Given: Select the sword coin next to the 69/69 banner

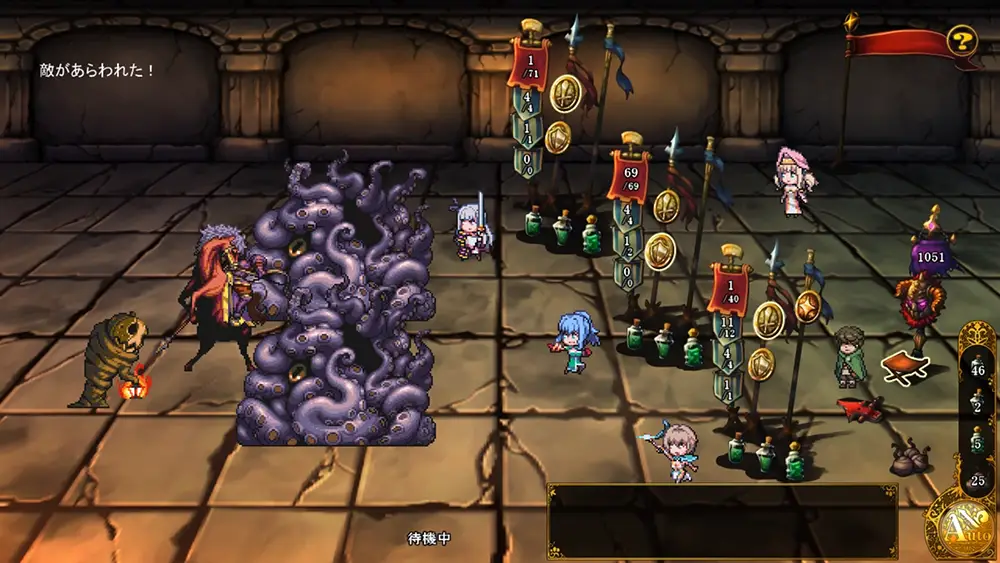Looking at the screenshot, I should coord(666,206).
